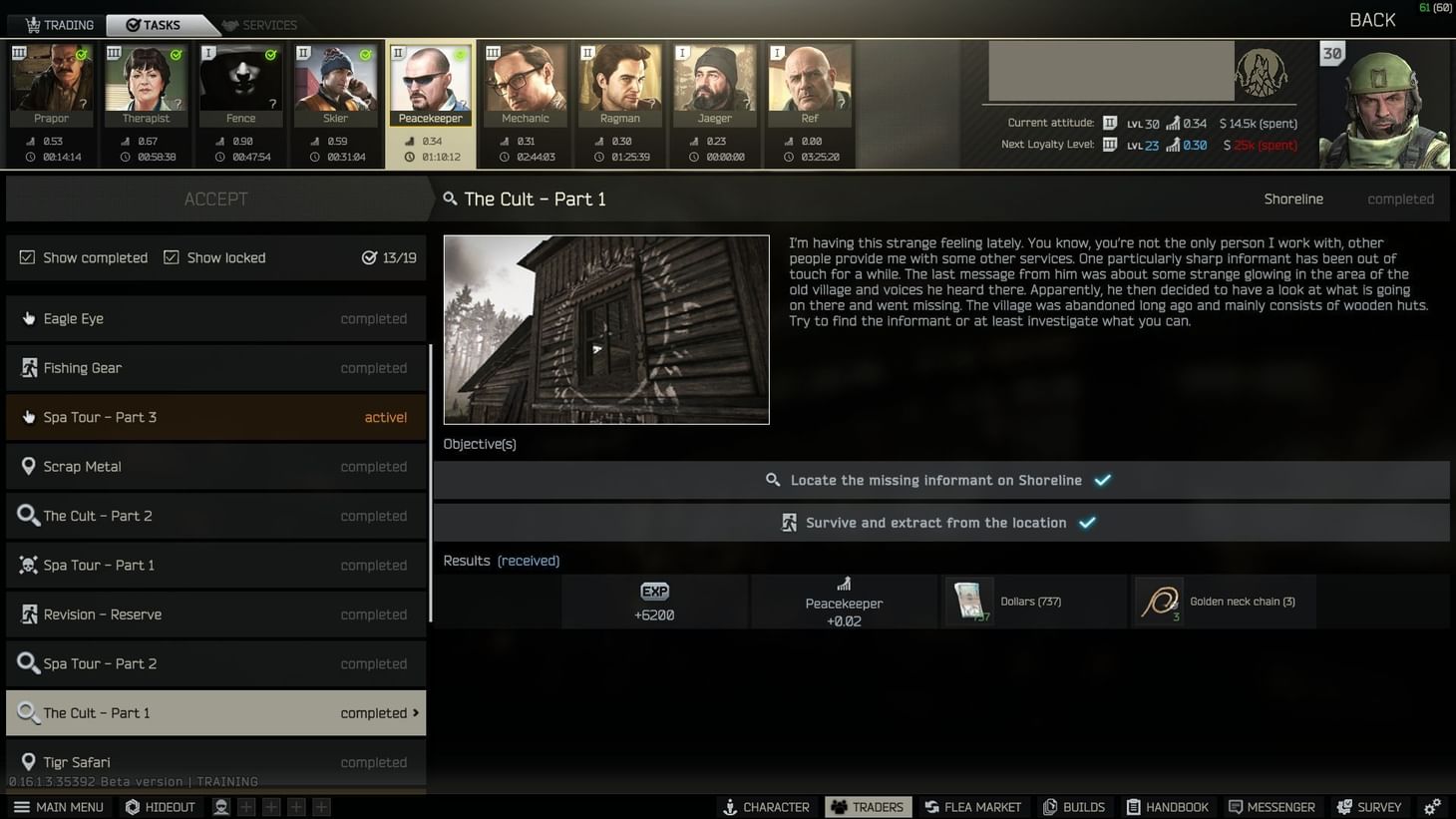Open the Character screen
1456x819 pixels.
[x=766, y=806]
